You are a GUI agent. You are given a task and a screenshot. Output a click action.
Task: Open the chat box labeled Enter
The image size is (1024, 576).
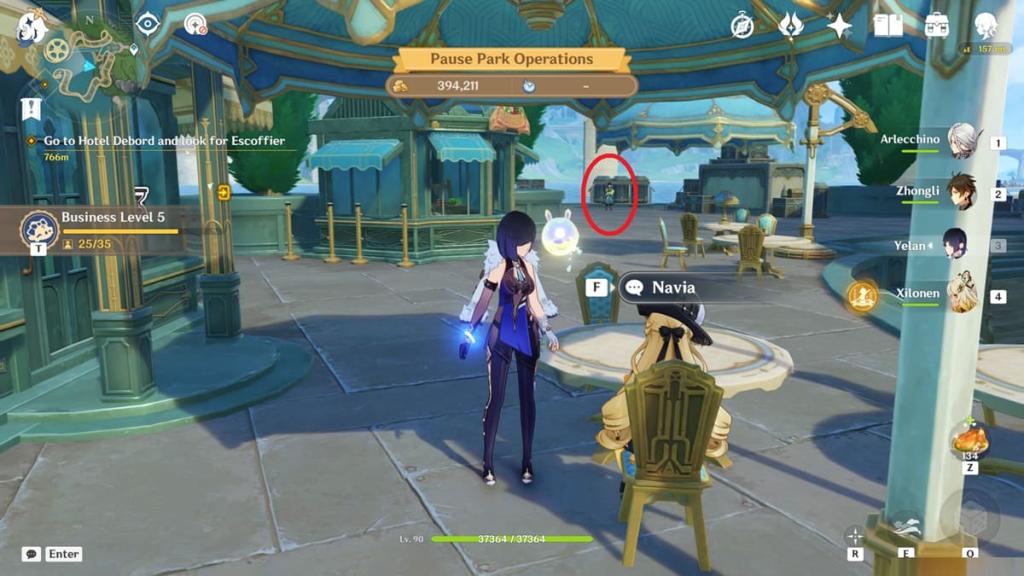click(52, 554)
